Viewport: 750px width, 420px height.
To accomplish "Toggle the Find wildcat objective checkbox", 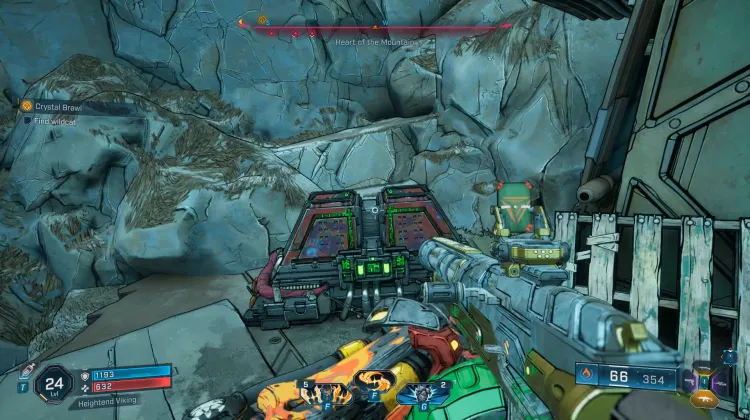I will [x=28, y=120].
